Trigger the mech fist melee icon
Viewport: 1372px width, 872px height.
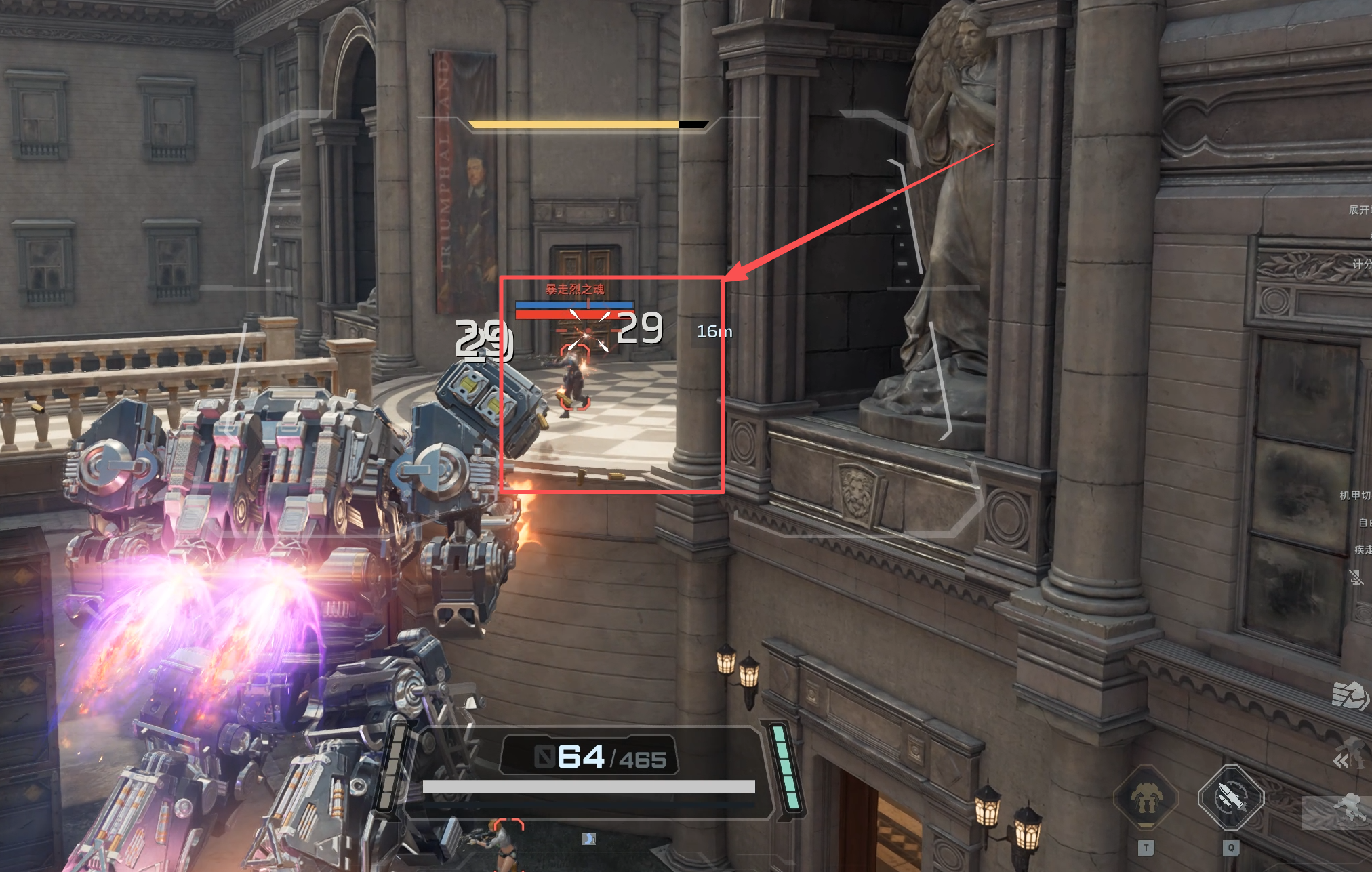pos(1350,695)
